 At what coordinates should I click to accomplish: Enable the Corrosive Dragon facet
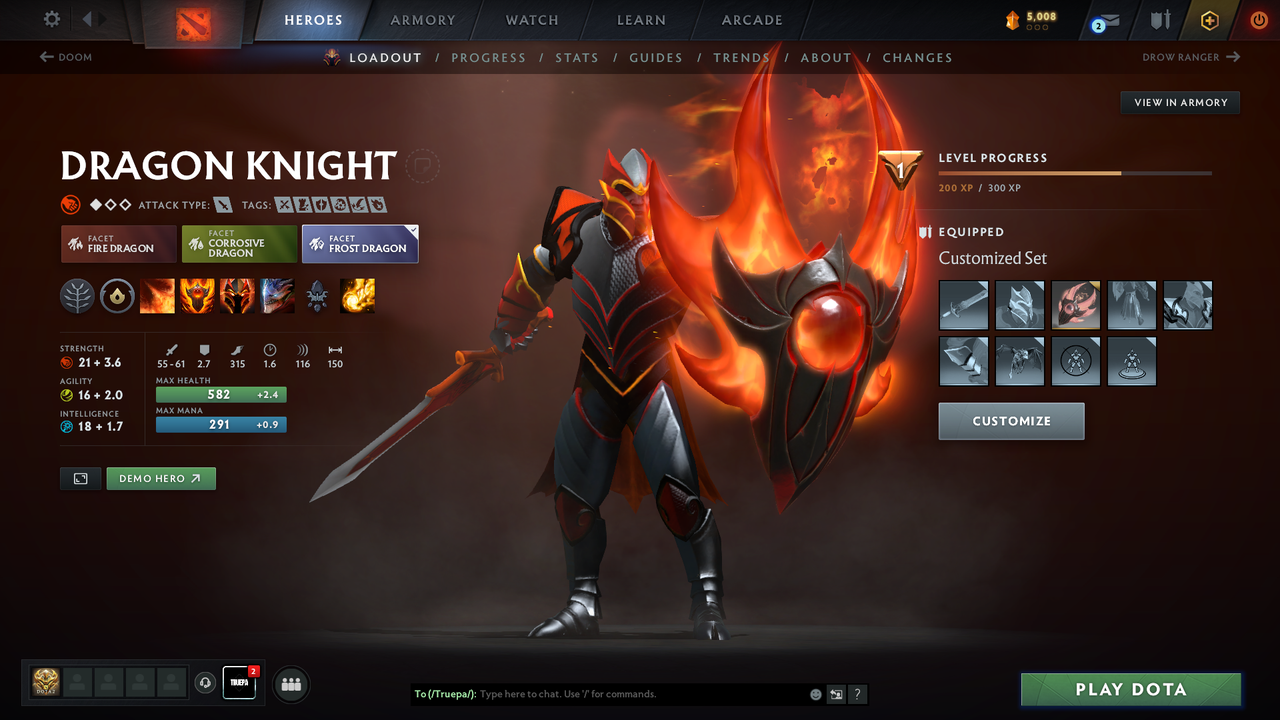pyautogui.click(x=239, y=243)
